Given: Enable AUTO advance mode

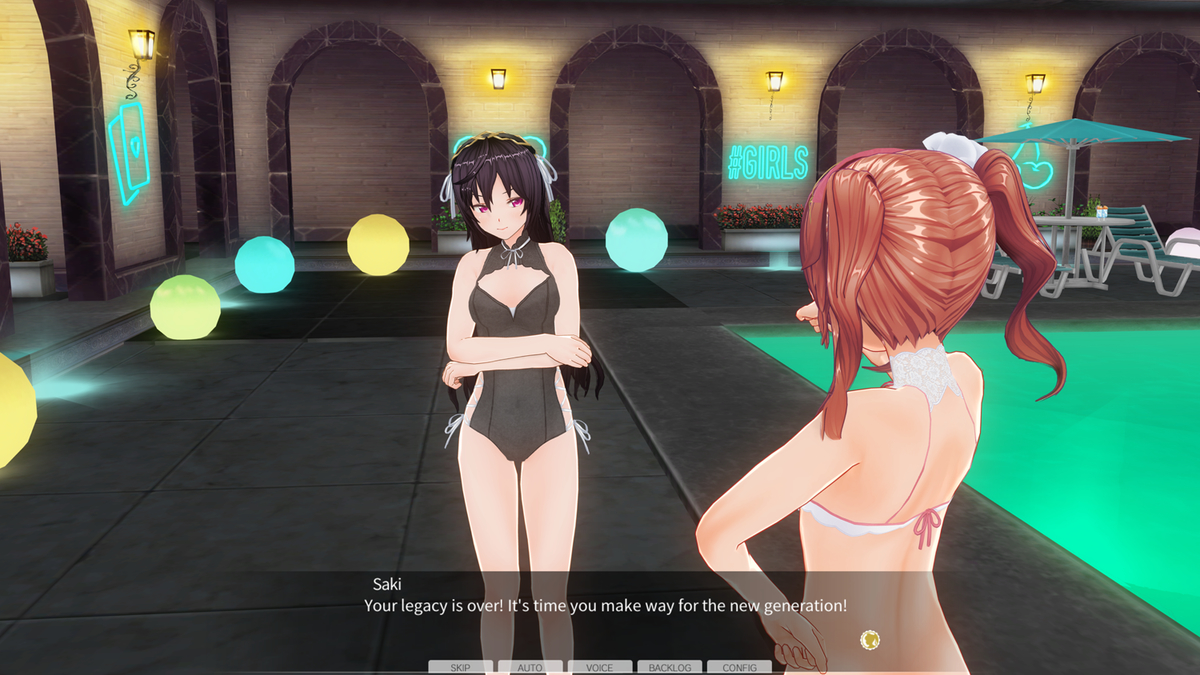Looking at the screenshot, I should click(x=530, y=667).
